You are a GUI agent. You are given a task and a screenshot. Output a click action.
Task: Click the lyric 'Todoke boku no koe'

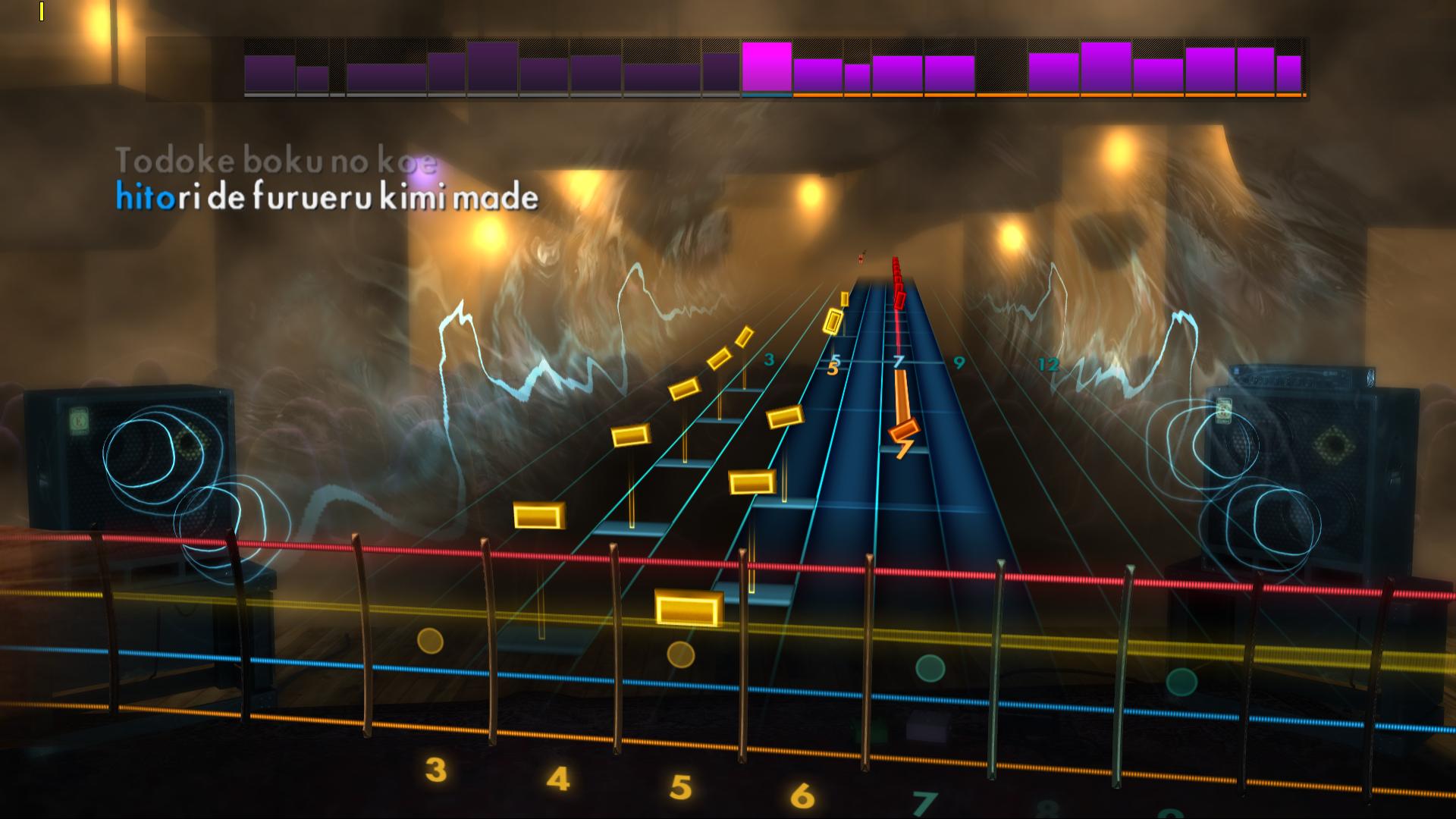click(x=278, y=159)
